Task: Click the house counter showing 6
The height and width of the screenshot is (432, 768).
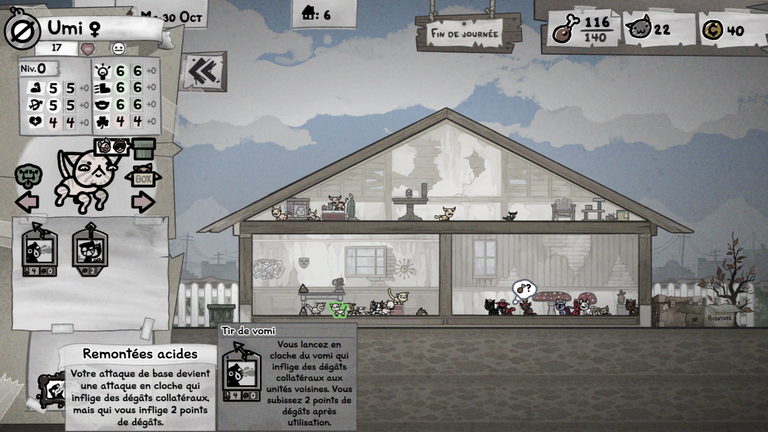Action: pyautogui.click(x=314, y=14)
